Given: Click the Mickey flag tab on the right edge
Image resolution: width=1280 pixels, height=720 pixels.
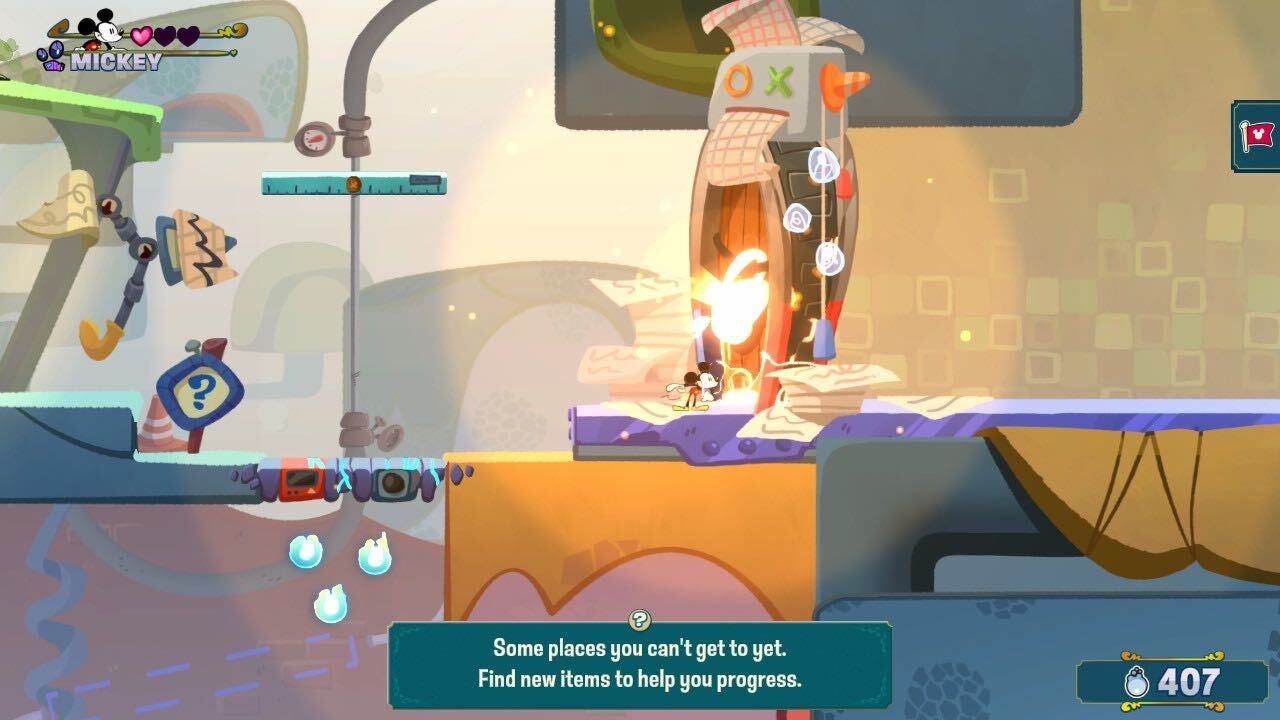Looking at the screenshot, I should click(x=1258, y=135).
